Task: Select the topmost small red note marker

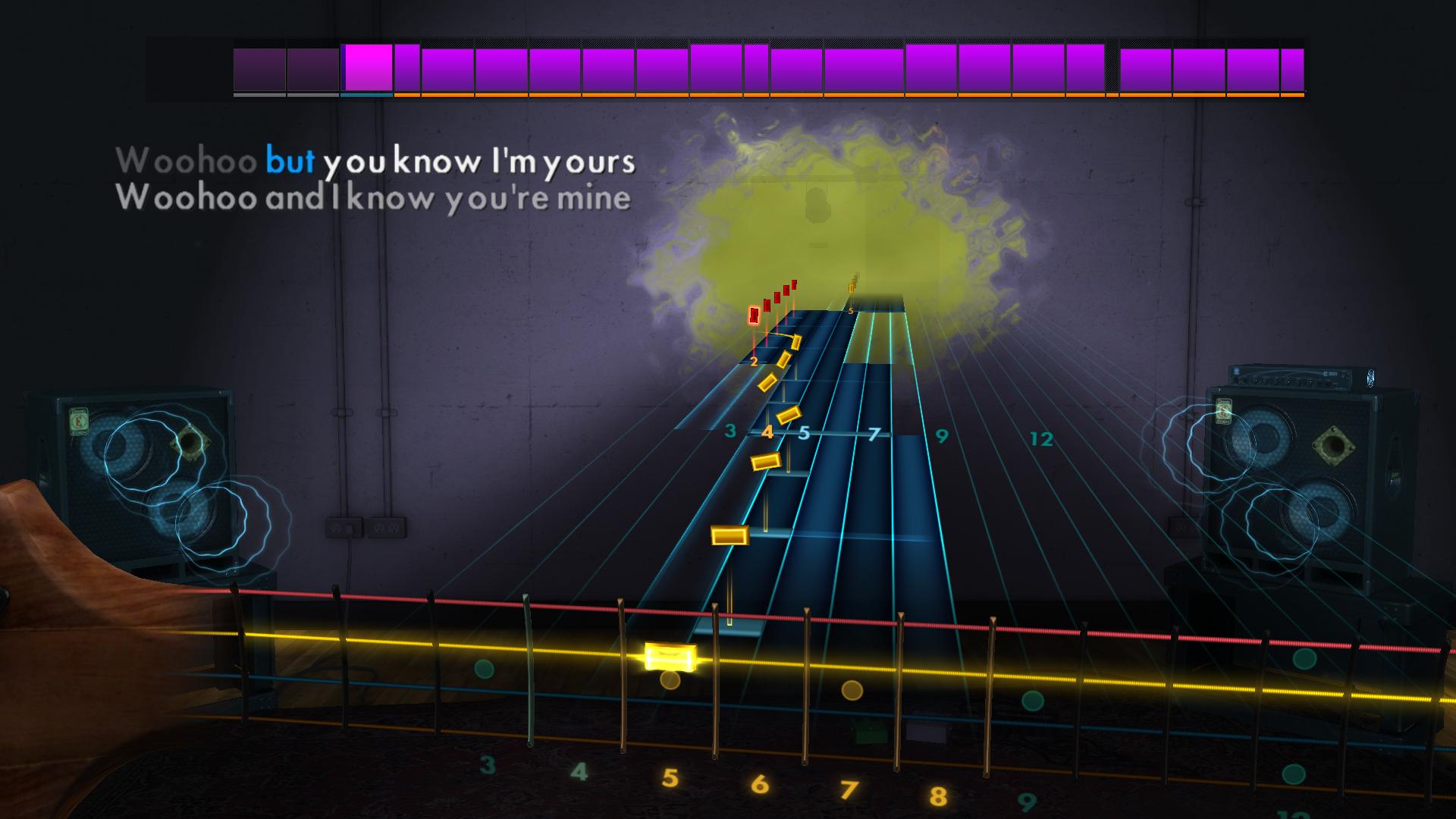Action: 794,284
